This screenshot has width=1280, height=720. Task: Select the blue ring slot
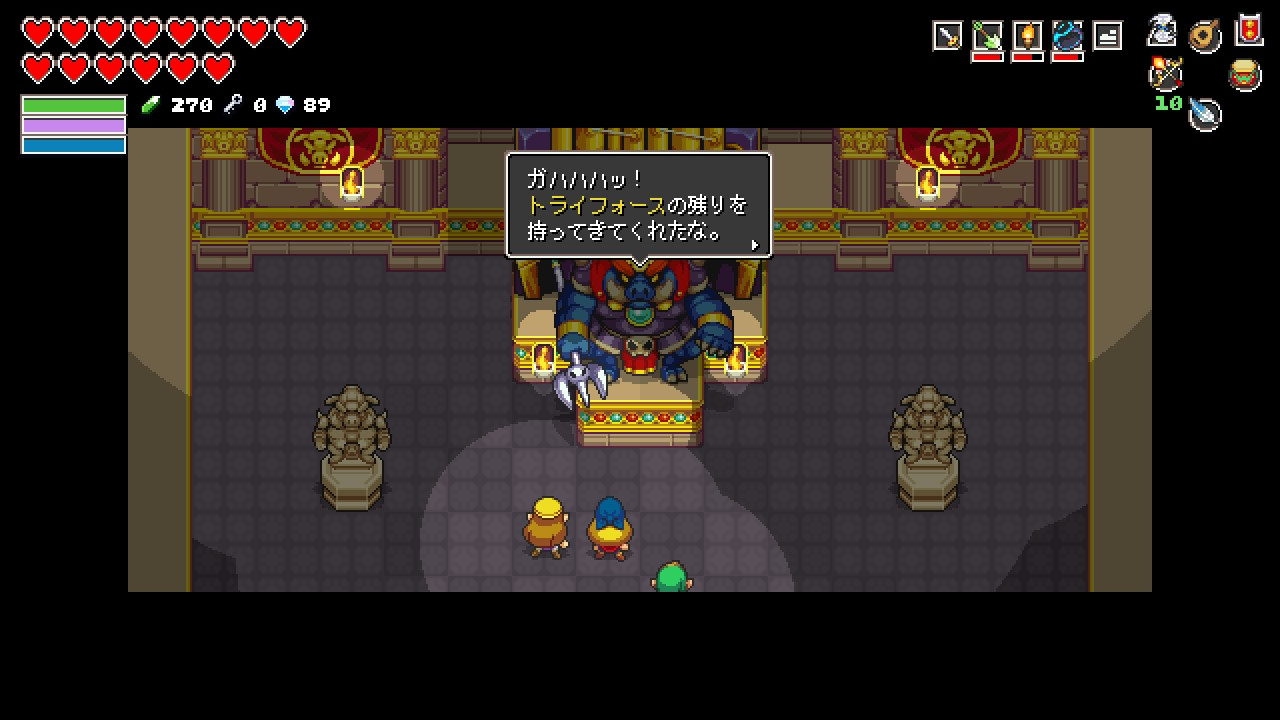(x=1067, y=37)
